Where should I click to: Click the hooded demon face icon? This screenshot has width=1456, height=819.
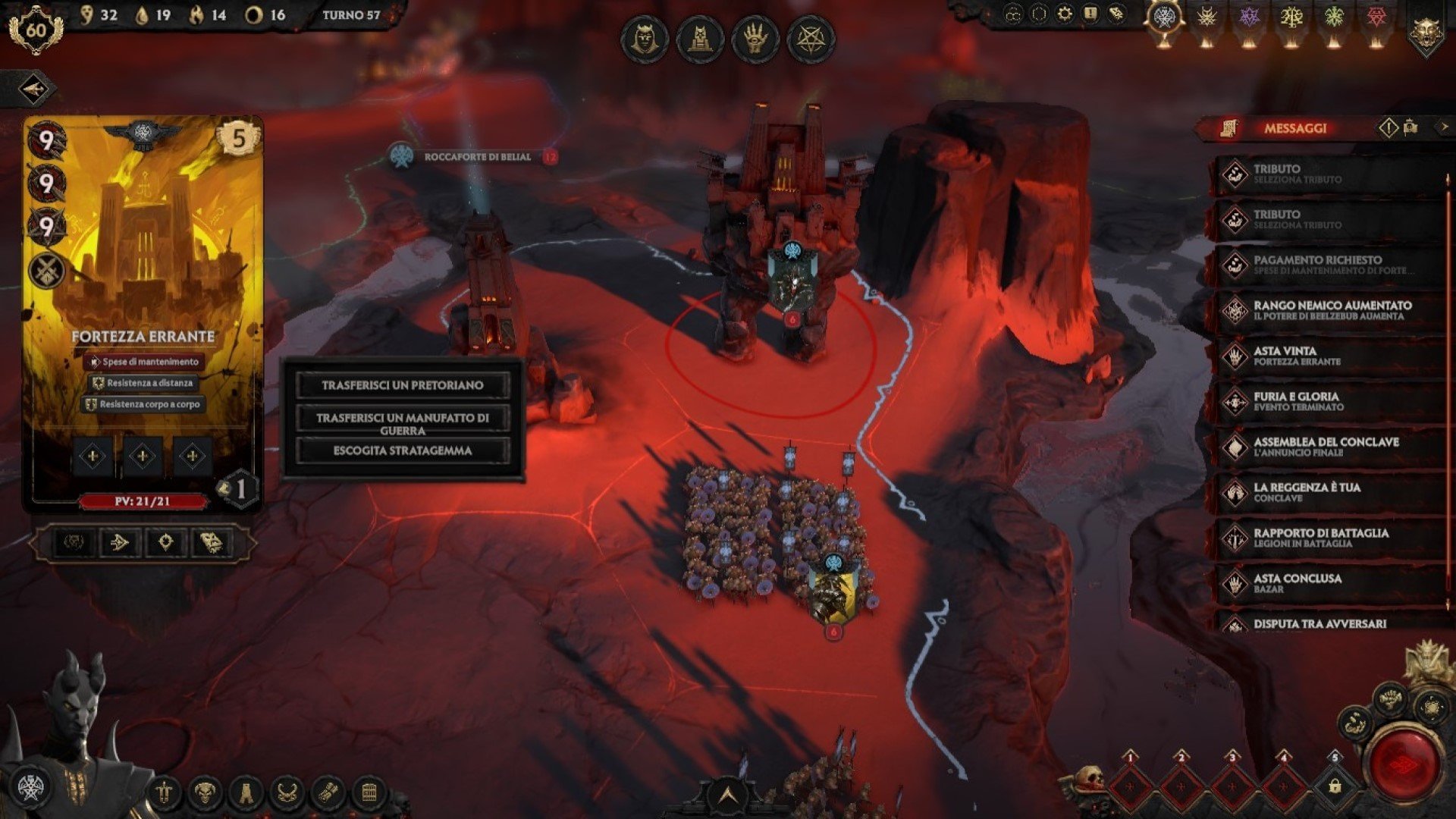click(644, 39)
